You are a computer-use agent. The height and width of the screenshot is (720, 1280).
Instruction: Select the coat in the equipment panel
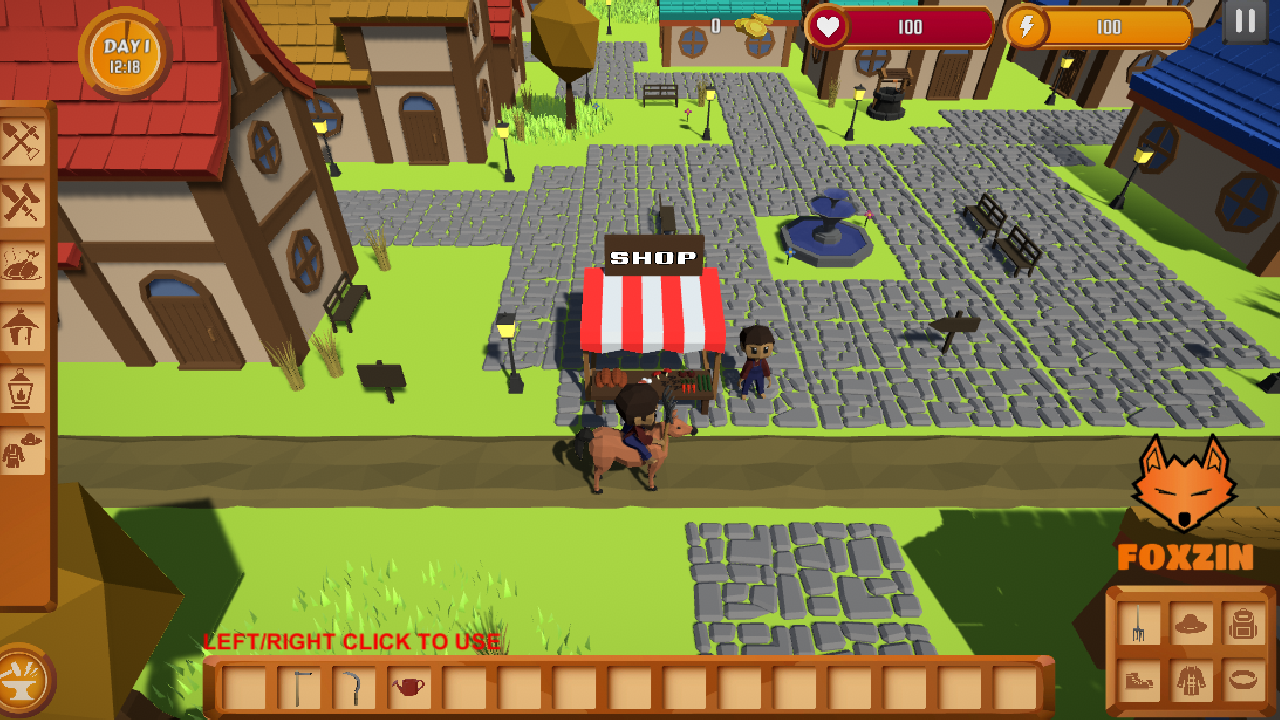(x=1191, y=680)
